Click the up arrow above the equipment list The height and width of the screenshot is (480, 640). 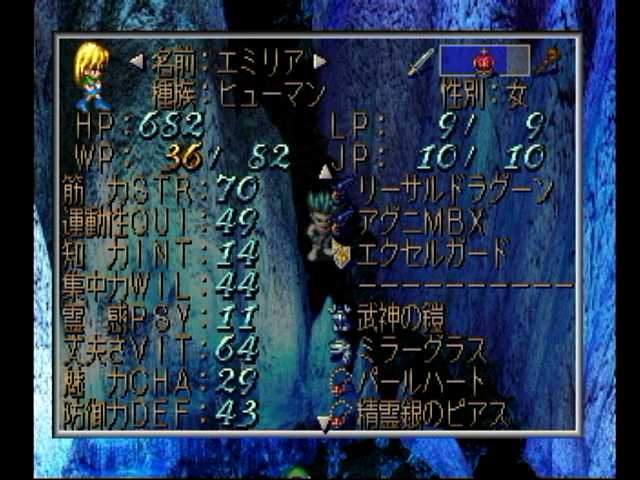pos(326,171)
